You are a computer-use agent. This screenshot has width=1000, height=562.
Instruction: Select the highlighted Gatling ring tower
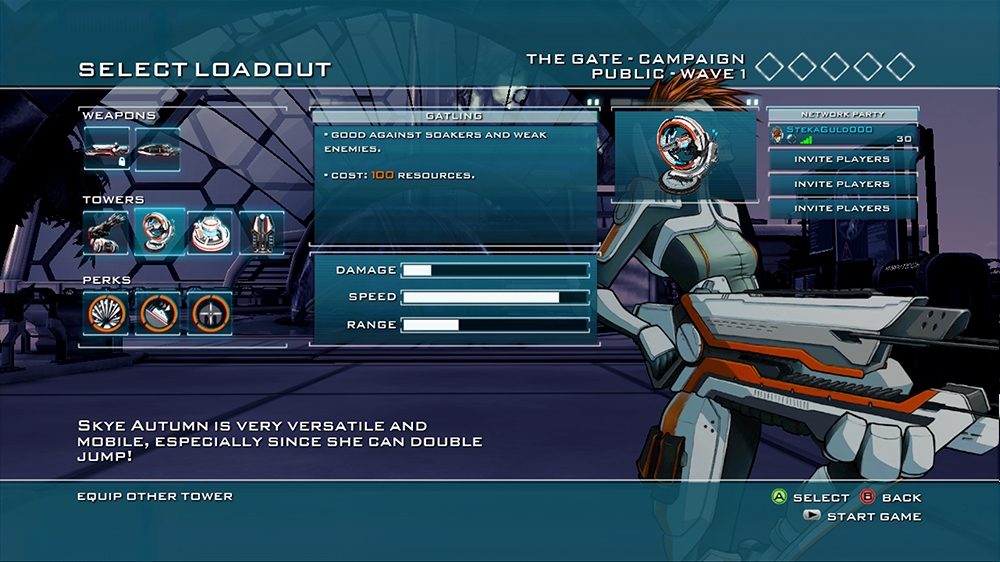(x=158, y=232)
